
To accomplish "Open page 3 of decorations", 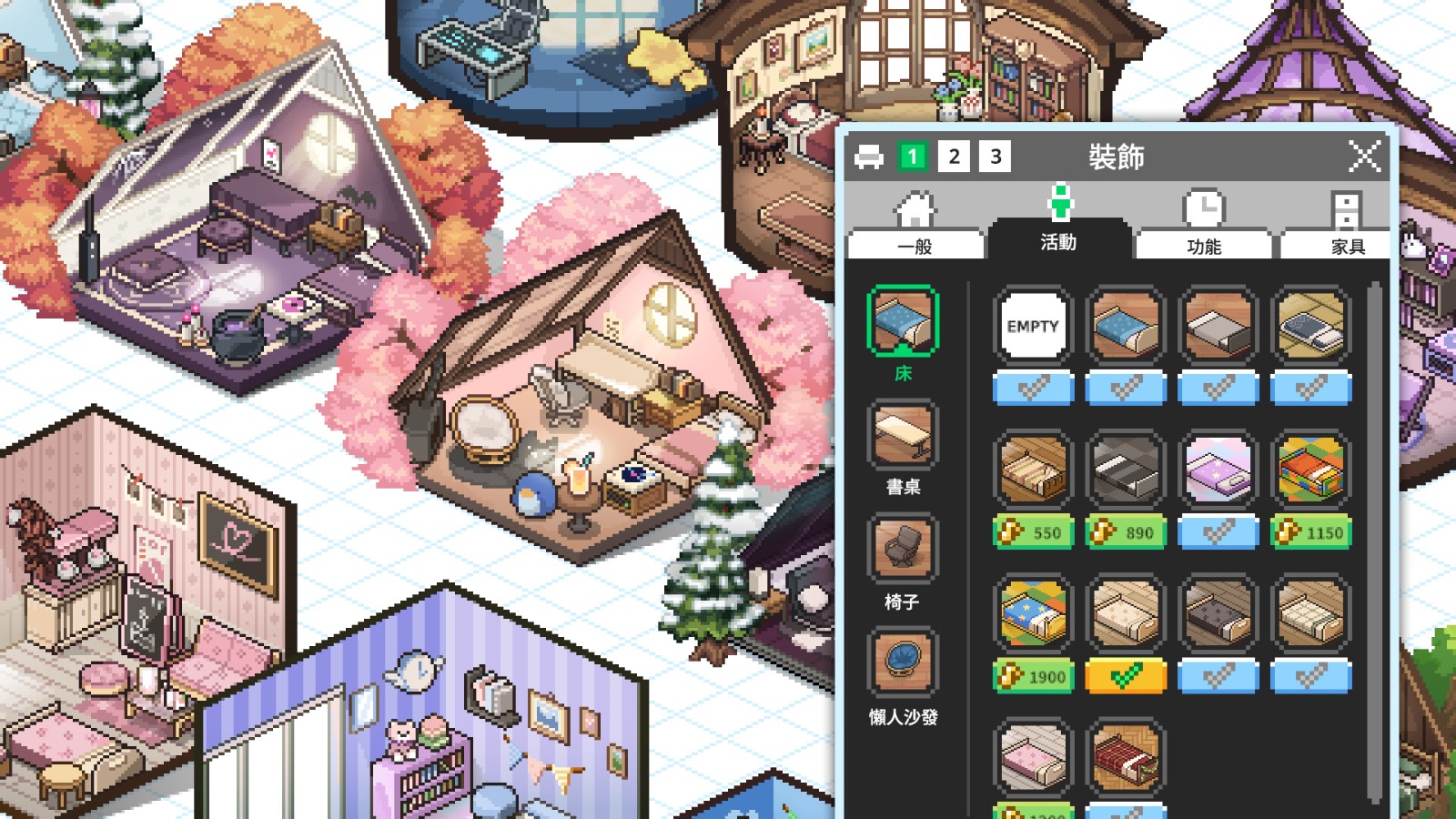I will pyautogui.click(x=993, y=156).
